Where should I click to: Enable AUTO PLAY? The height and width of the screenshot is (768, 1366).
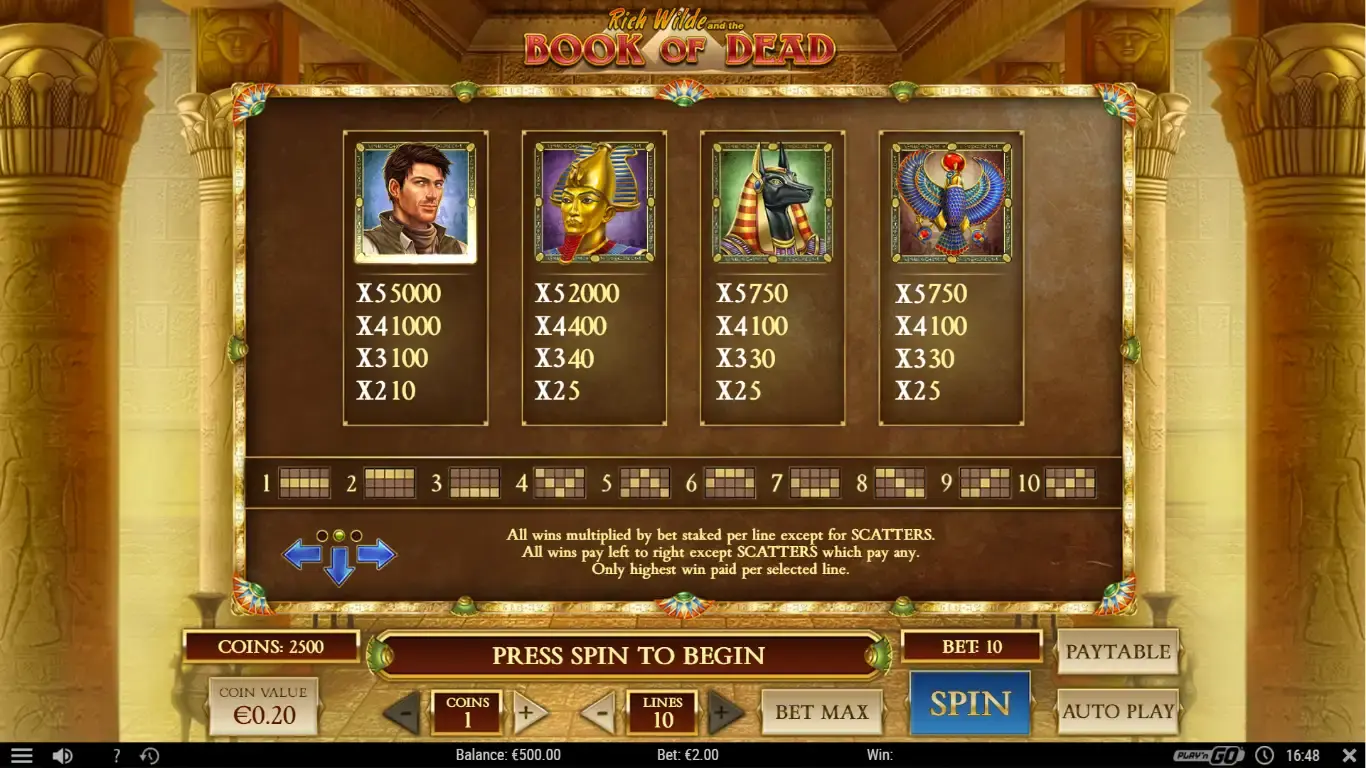(x=1118, y=712)
